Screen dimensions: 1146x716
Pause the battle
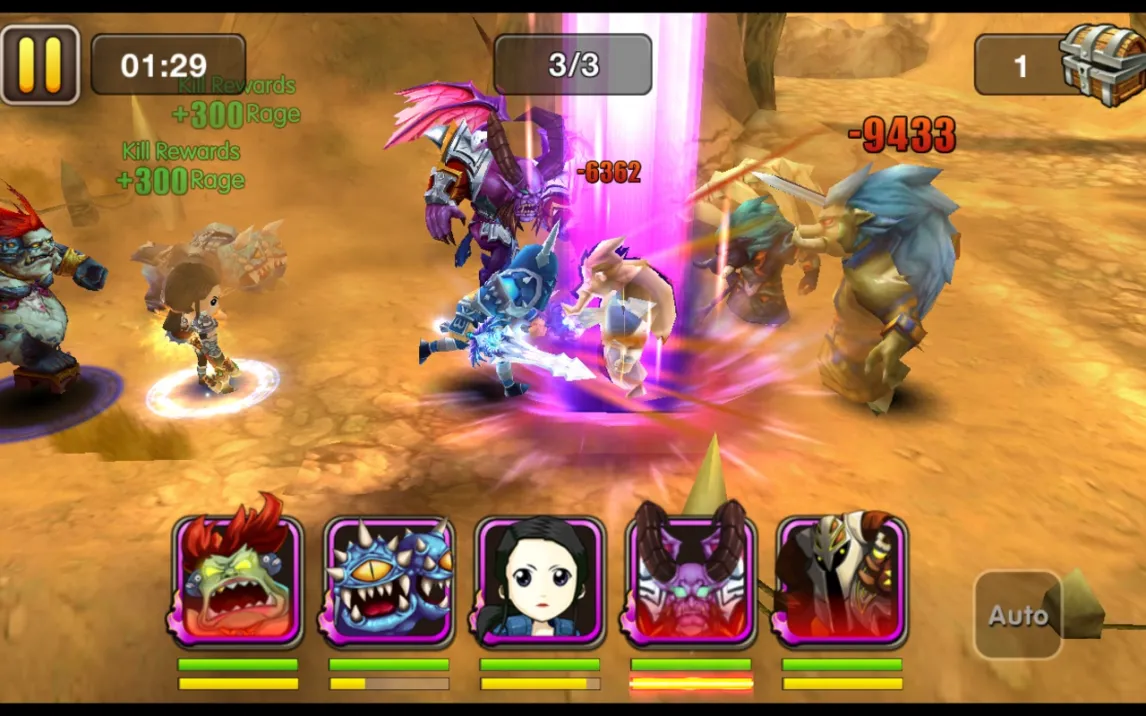point(40,65)
